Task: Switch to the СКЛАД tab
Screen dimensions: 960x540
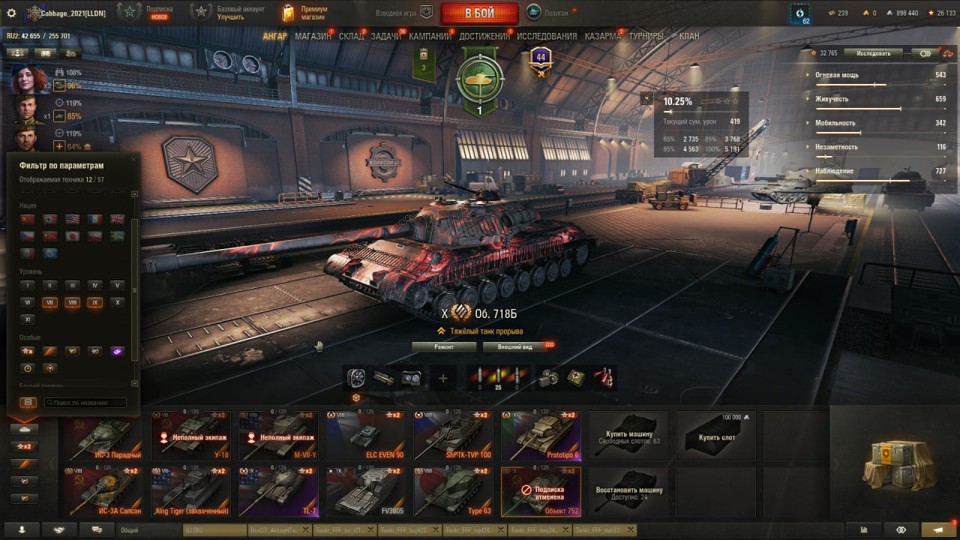Action: click(x=351, y=36)
